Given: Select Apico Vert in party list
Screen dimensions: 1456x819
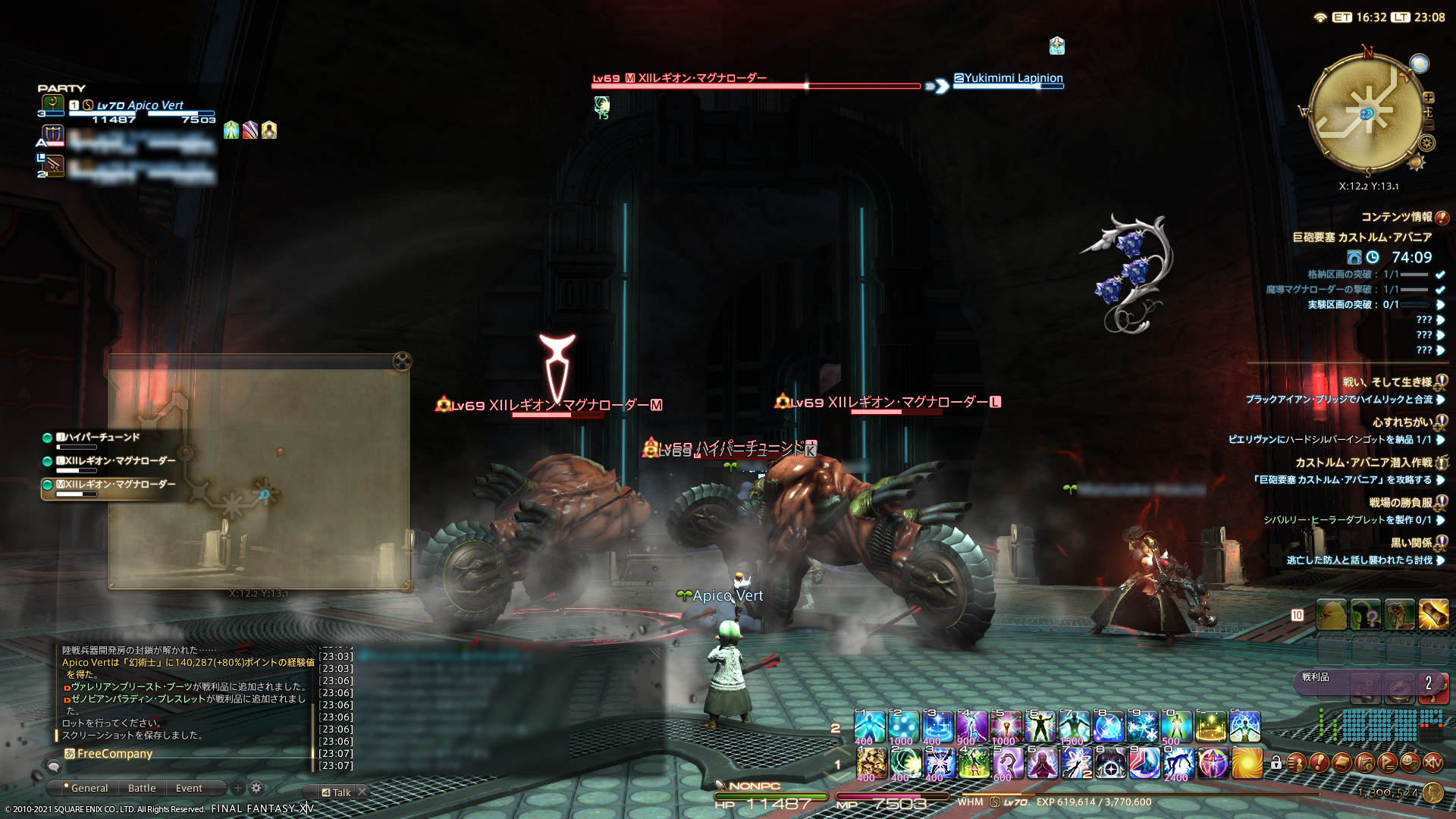Looking at the screenshot, I should coord(140,106).
